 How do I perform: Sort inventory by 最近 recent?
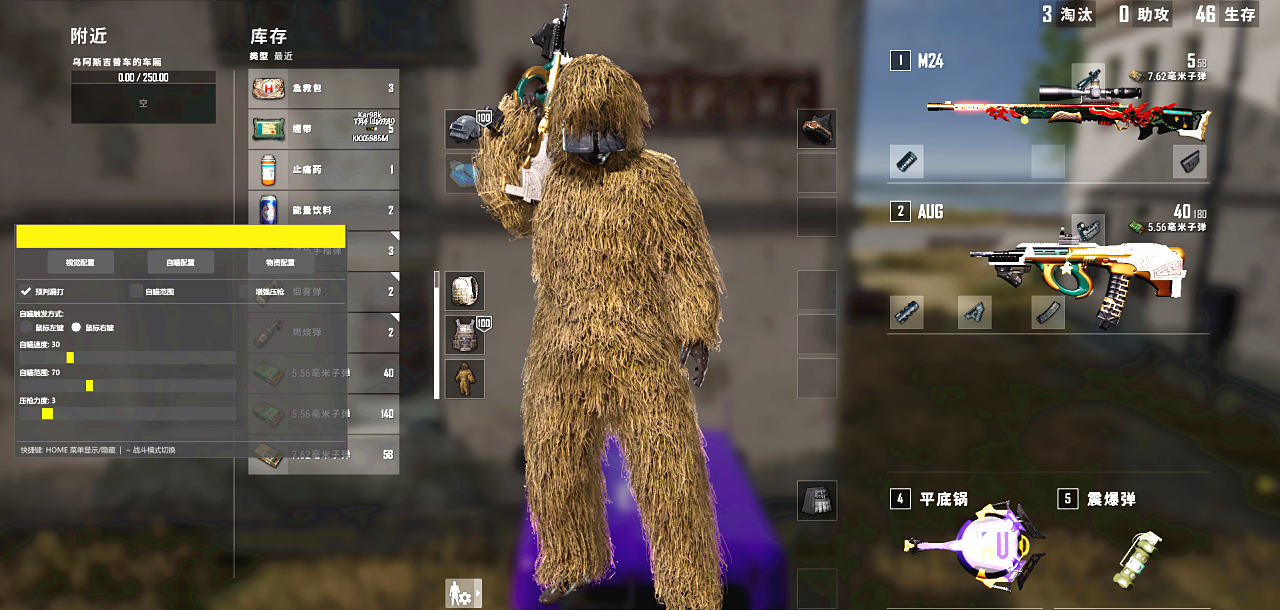click(x=284, y=57)
